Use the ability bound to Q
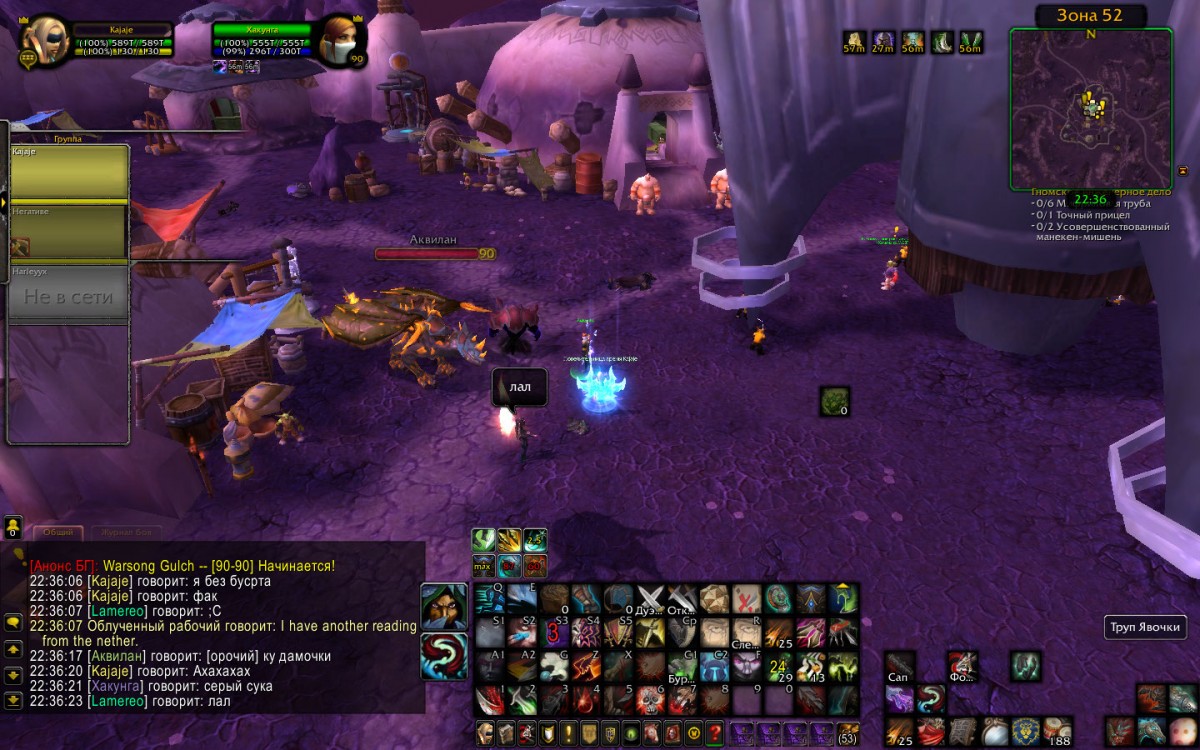1200x750 pixels. pos(489,600)
